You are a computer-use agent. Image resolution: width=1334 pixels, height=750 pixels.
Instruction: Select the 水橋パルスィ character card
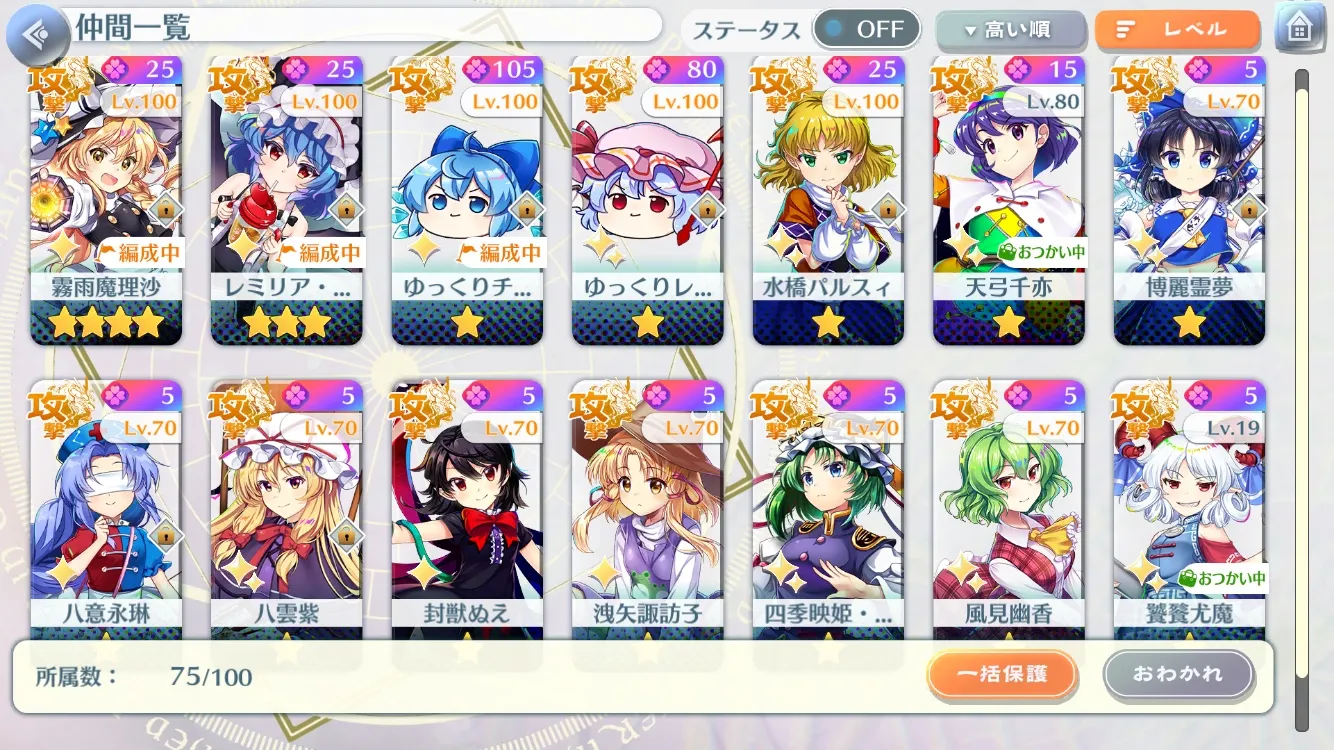[828, 200]
